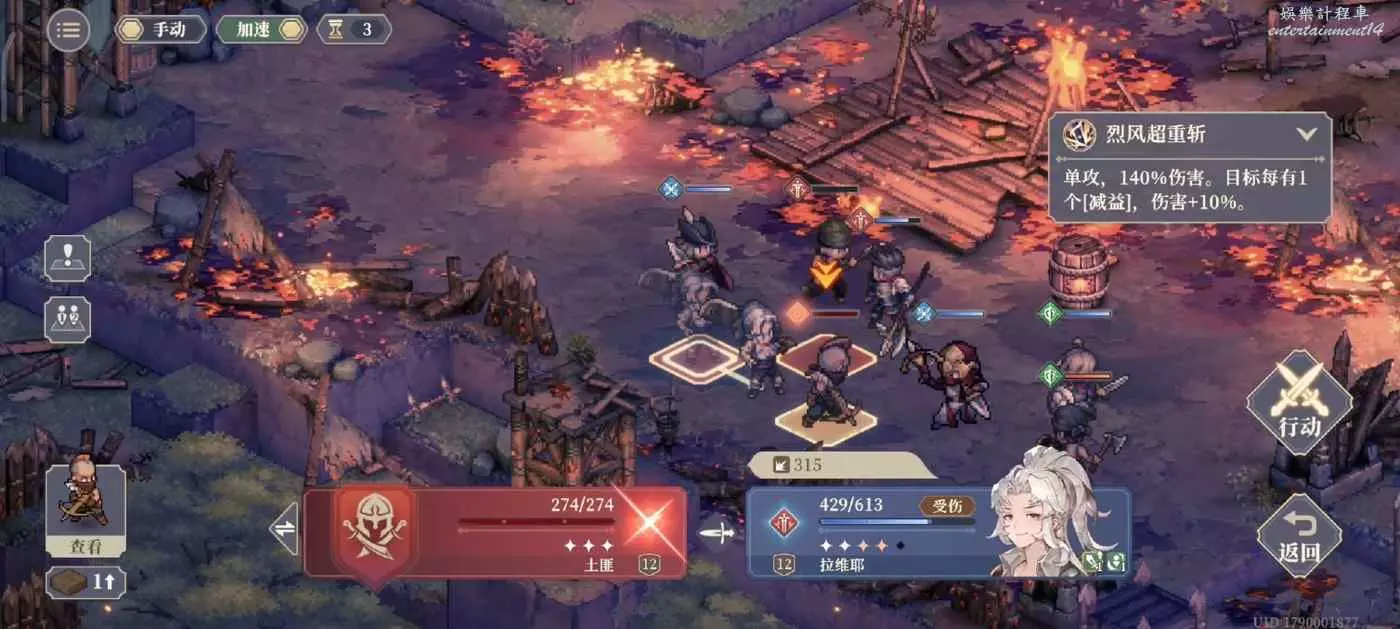Confirm the attack with 行动 button
The image size is (1400, 629).
[x=1299, y=402]
